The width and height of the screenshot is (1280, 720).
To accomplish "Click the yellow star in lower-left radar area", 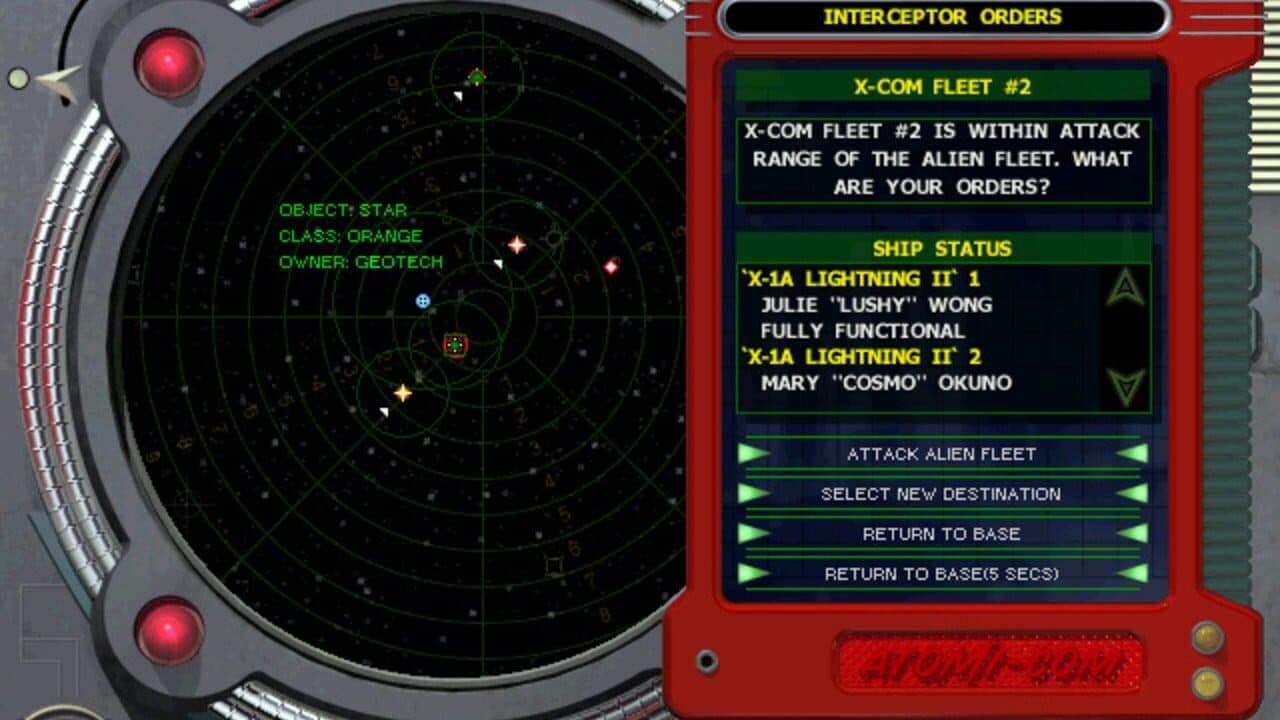I will [402, 393].
